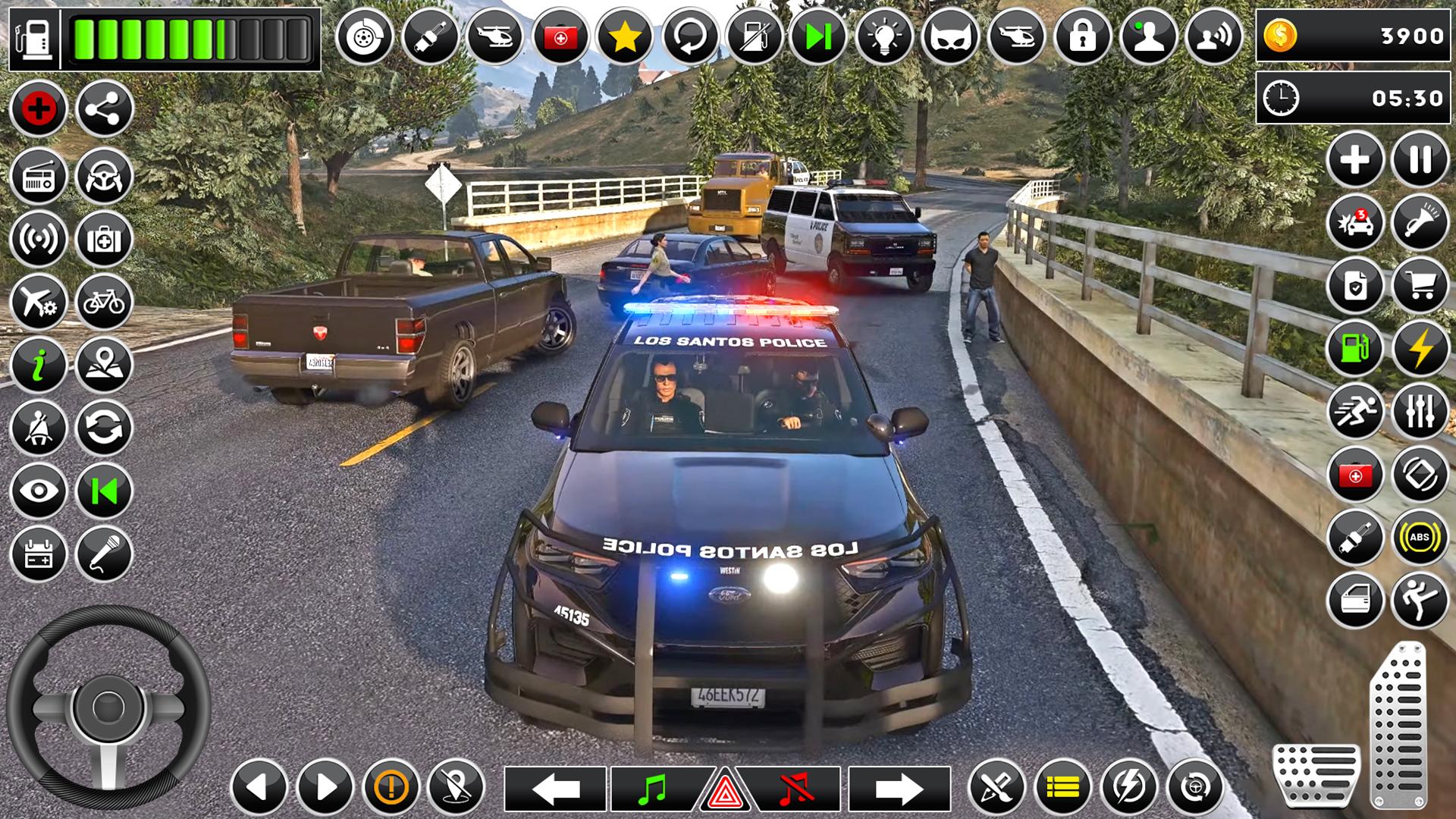
Task: Toggle the light bulb headlights icon
Action: click(x=883, y=36)
